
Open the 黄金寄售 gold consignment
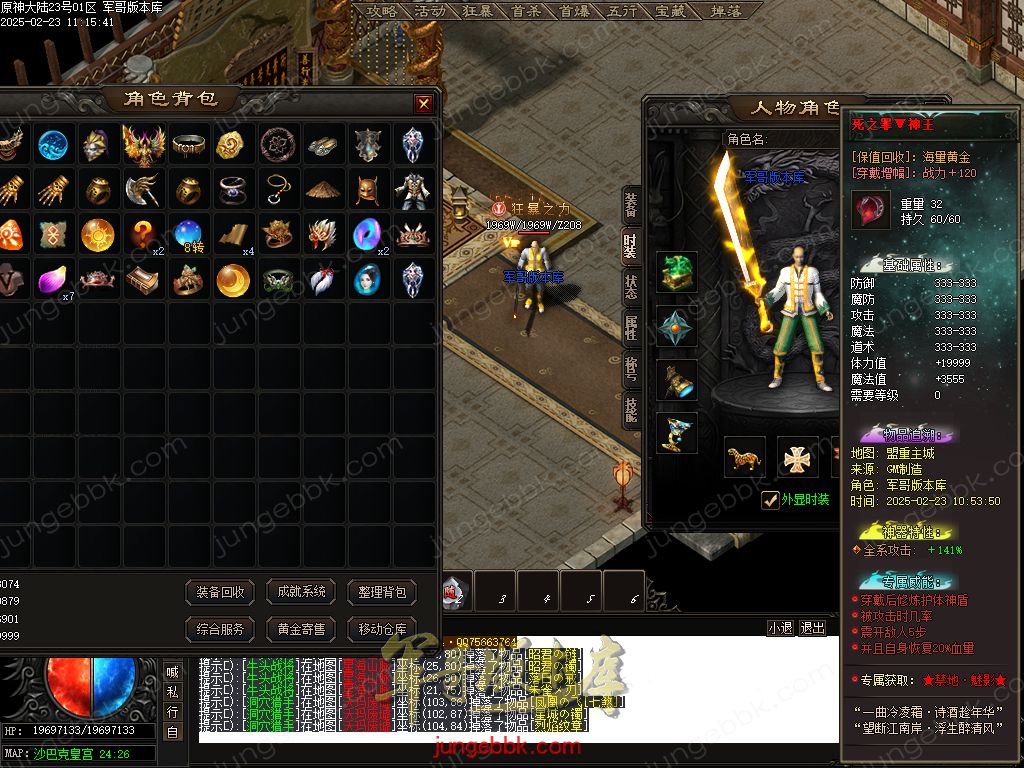pos(301,629)
